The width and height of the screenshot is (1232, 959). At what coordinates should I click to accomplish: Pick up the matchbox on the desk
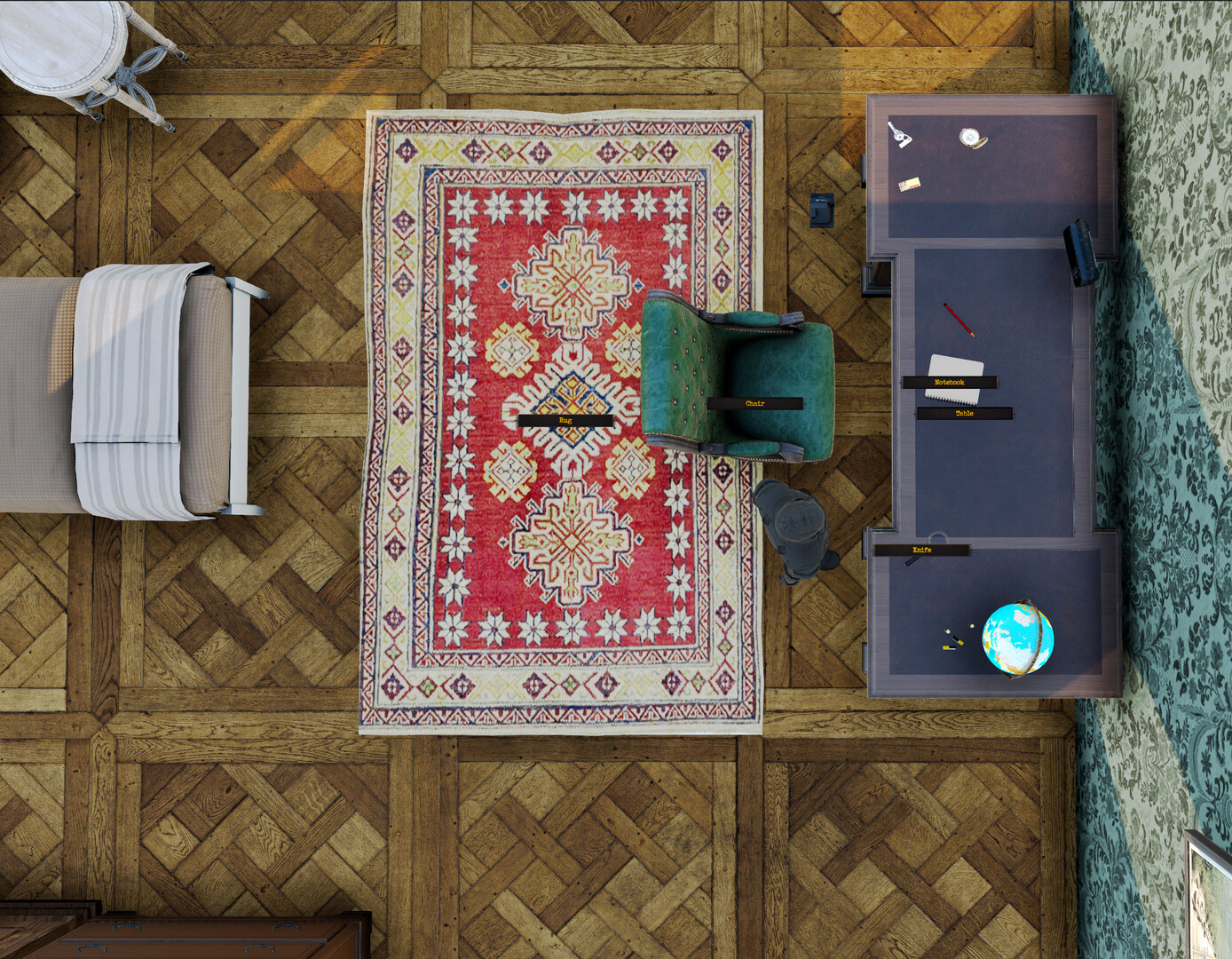910,184
